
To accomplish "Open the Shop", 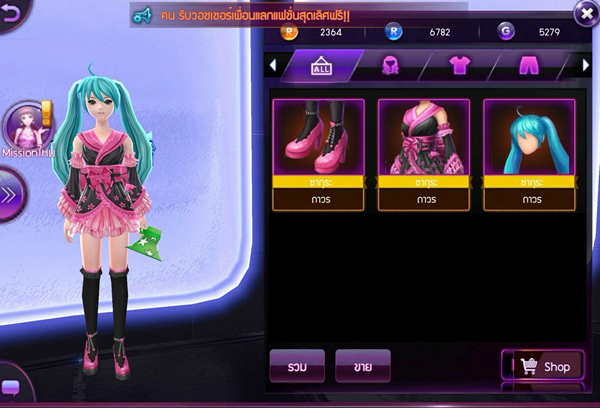I will [542, 367].
